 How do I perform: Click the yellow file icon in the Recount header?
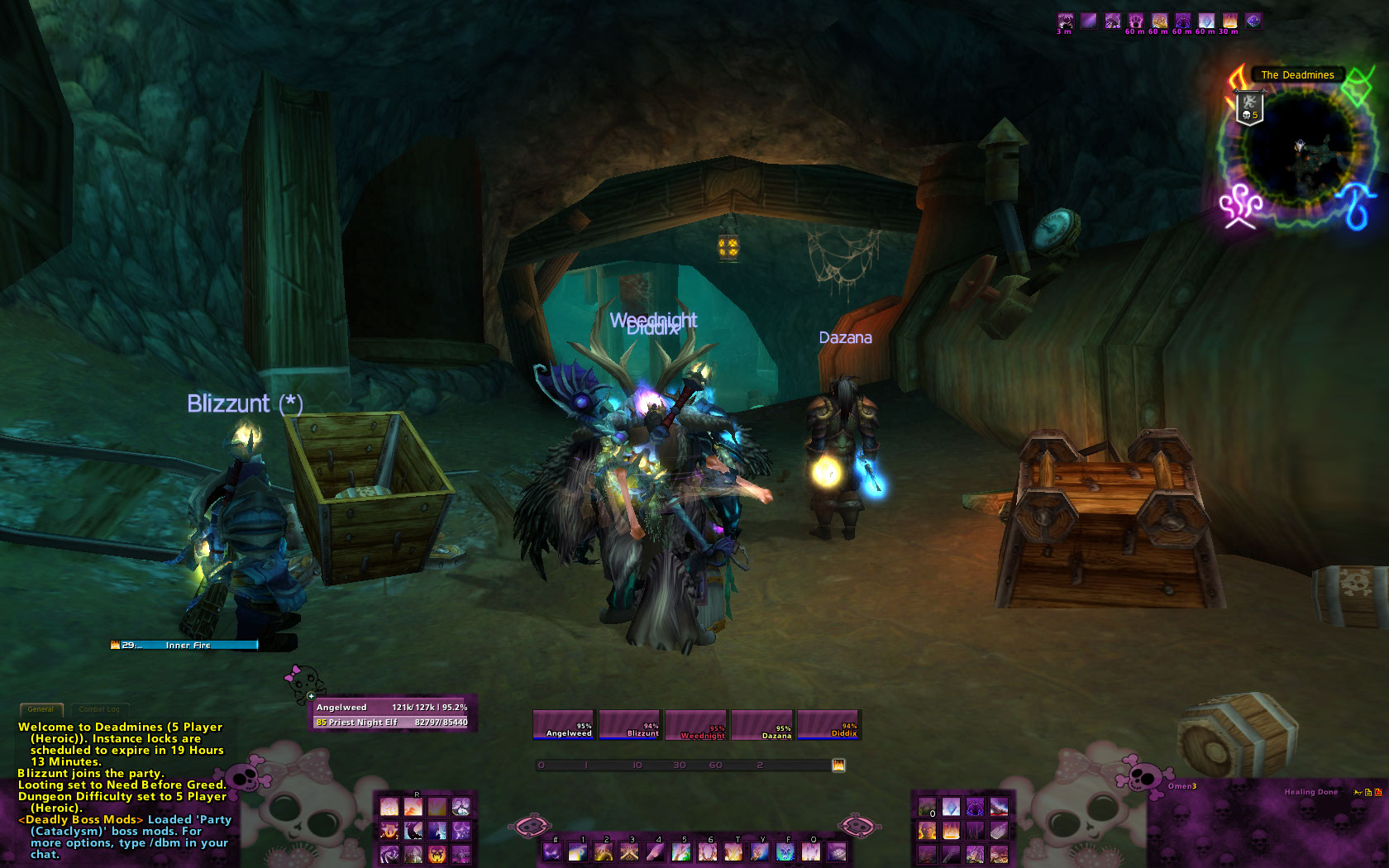click(1368, 793)
